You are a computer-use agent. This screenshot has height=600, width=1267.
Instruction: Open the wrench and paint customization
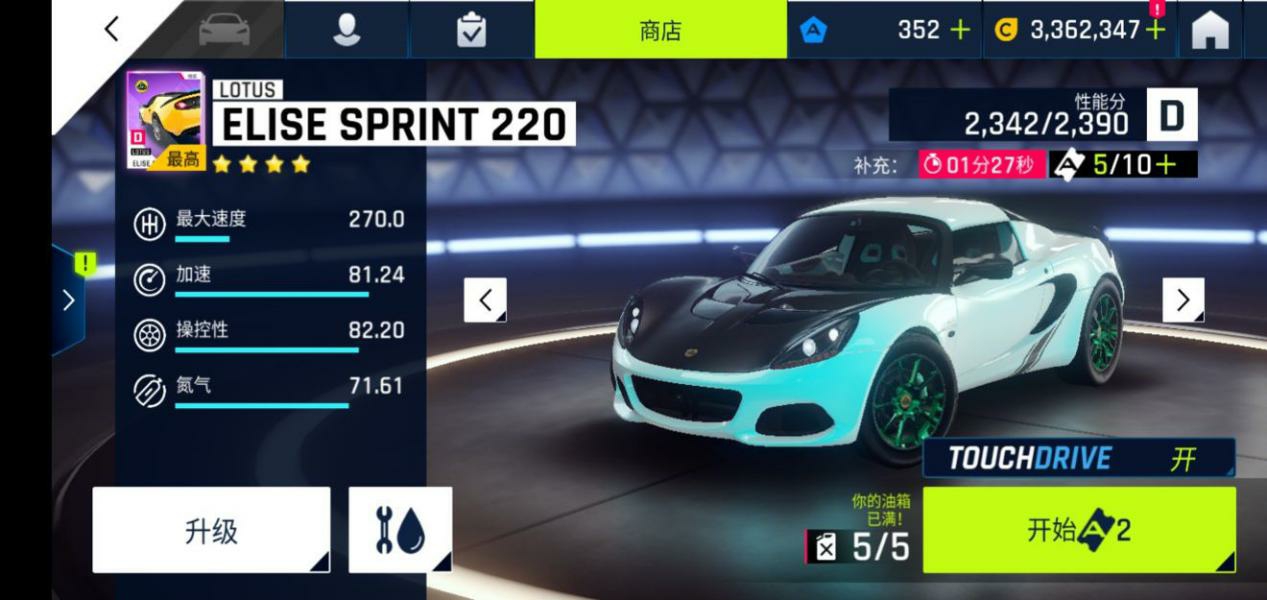click(x=400, y=530)
